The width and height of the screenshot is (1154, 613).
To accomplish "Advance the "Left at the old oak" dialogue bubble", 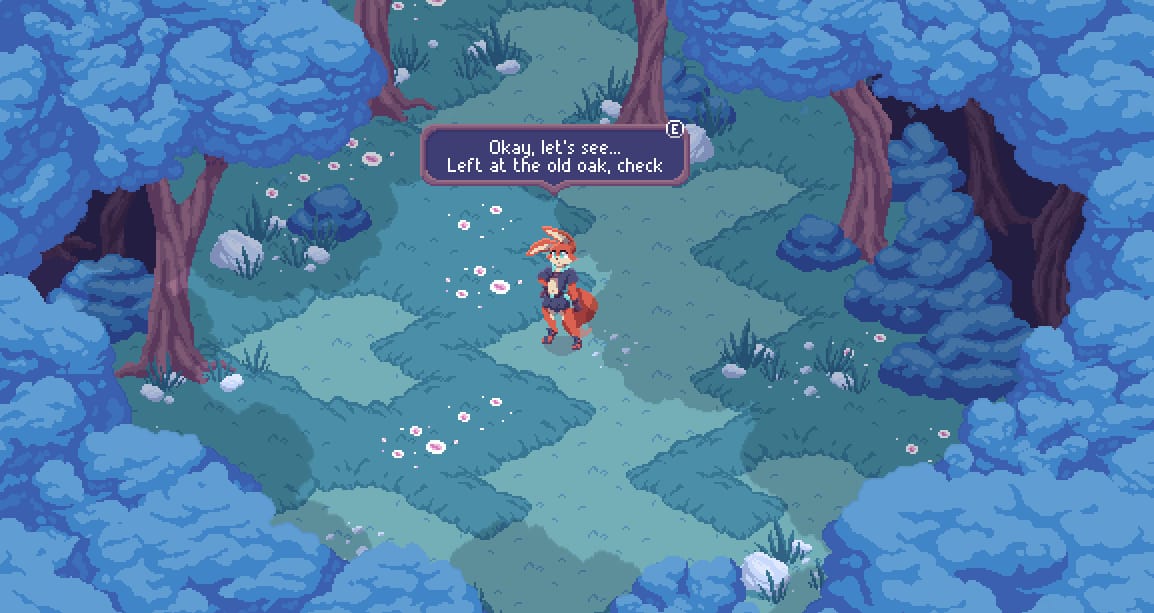I will [675, 129].
